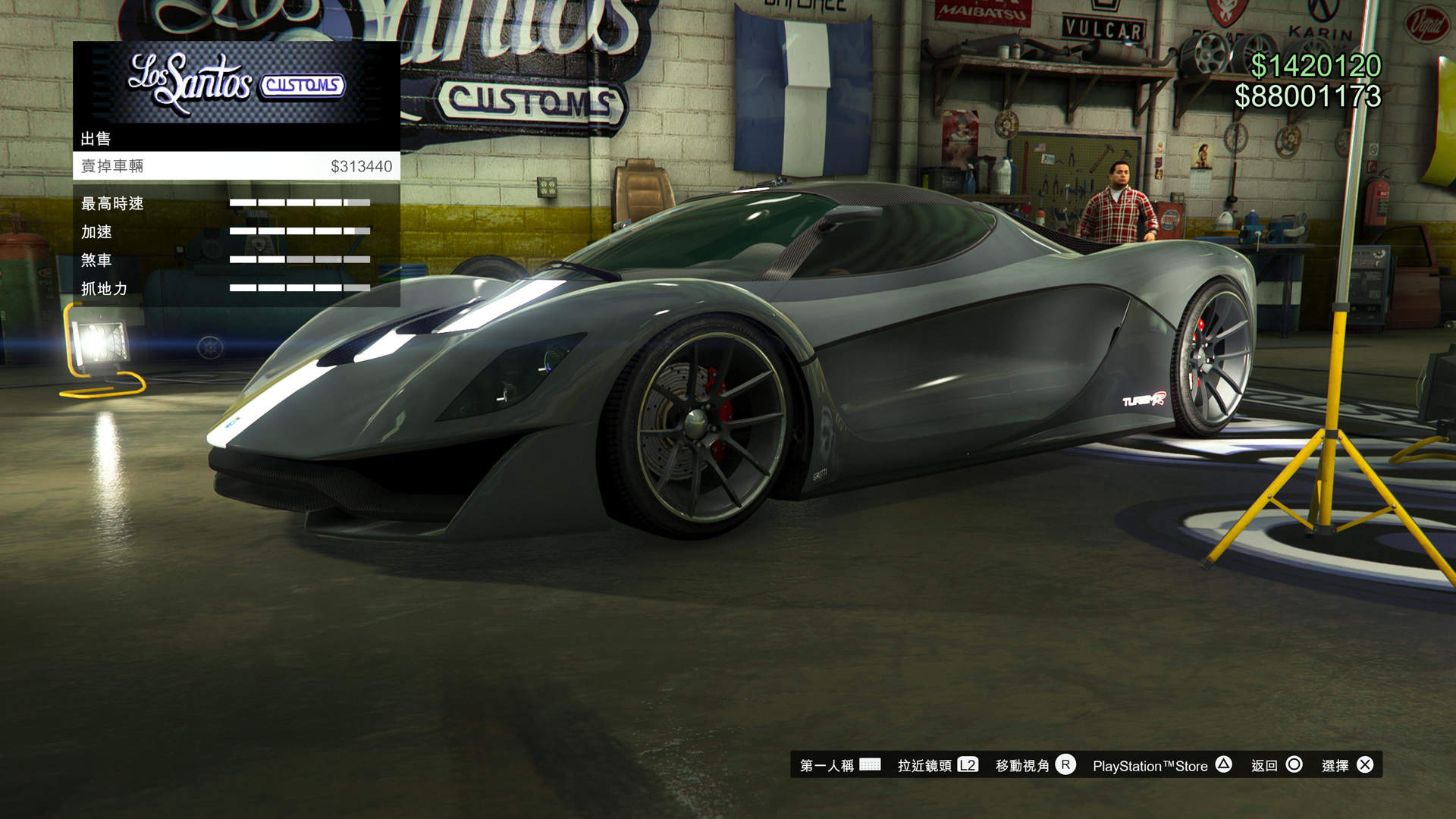Select the sell vehicle entry for $313440
Viewport: 1456px width, 819px height.
[x=236, y=166]
